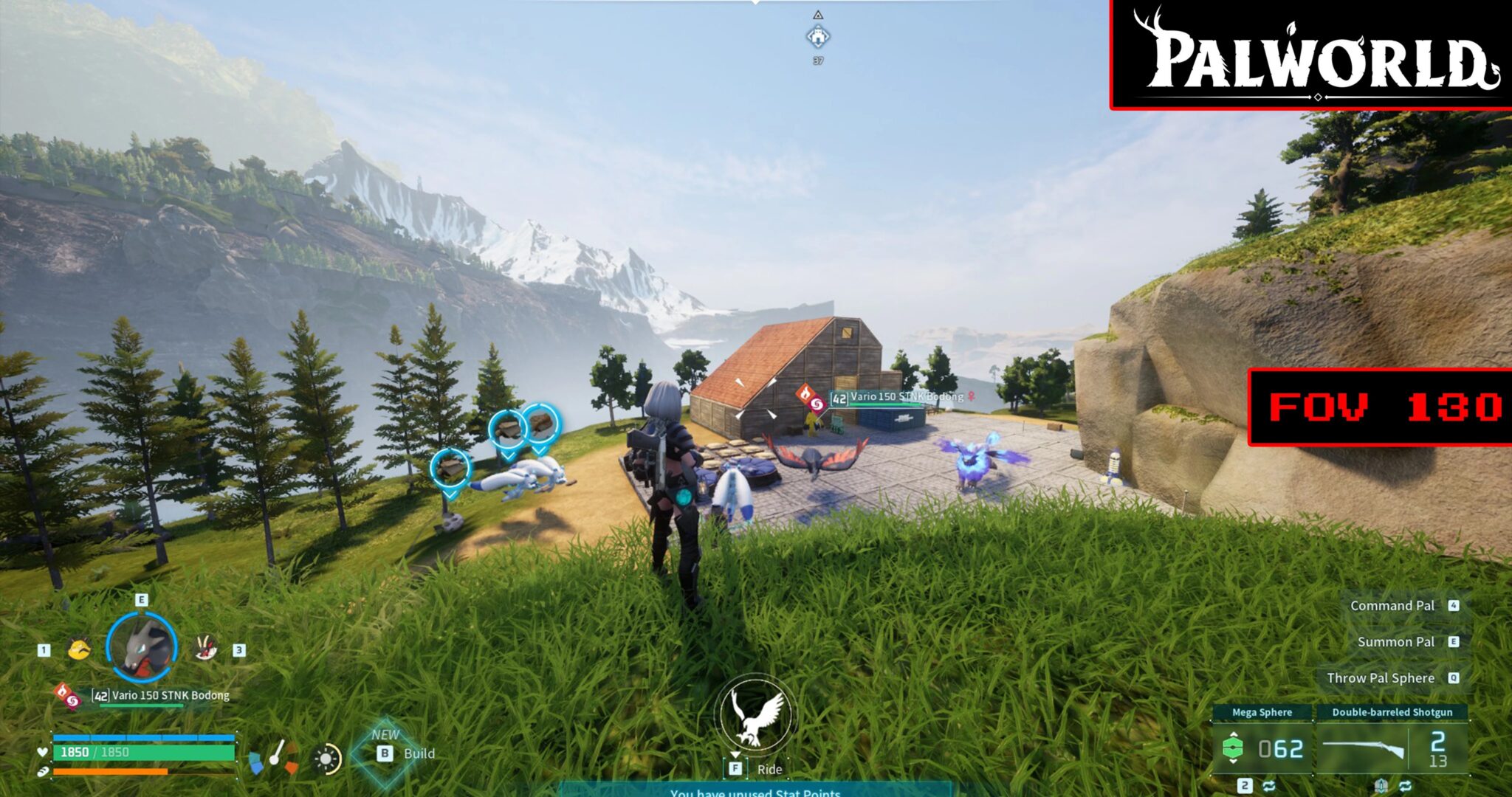Select the Throw Pal Sphere action
Screen dimensions: 1512x797
click(x=1380, y=677)
